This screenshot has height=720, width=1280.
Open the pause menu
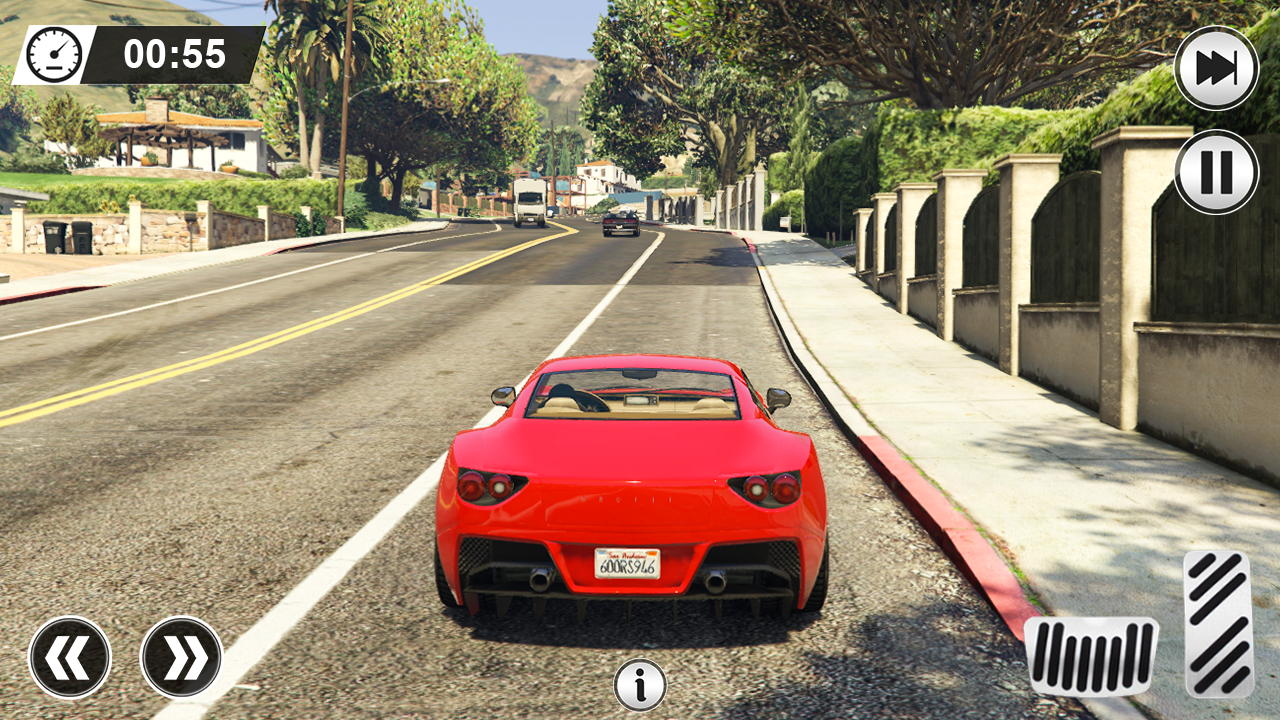pyautogui.click(x=1215, y=170)
